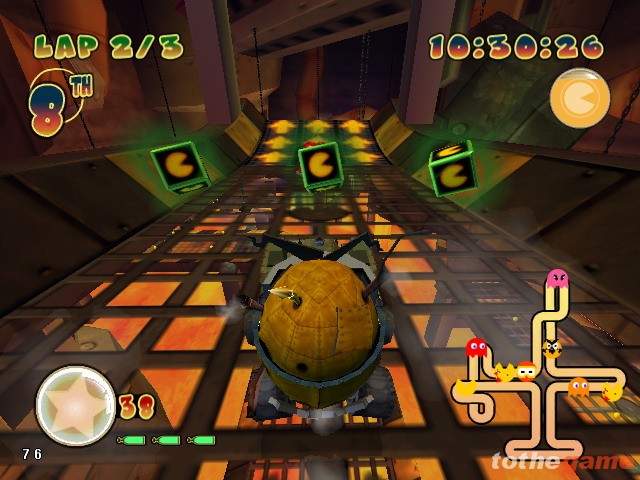Pick the orange ghost marker on minimap

pyautogui.click(x=579, y=387)
